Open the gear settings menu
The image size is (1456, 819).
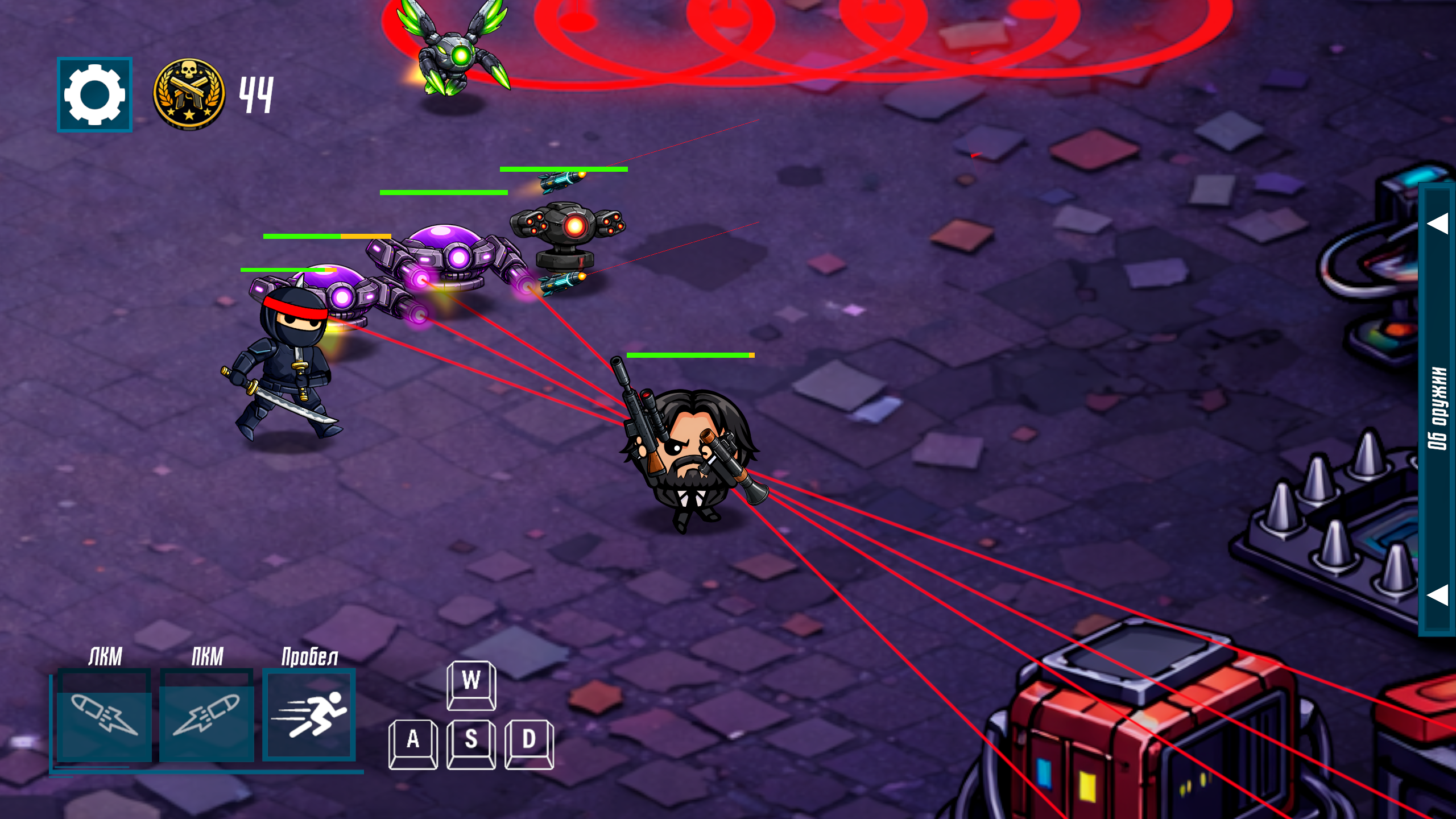click(94, 94)
